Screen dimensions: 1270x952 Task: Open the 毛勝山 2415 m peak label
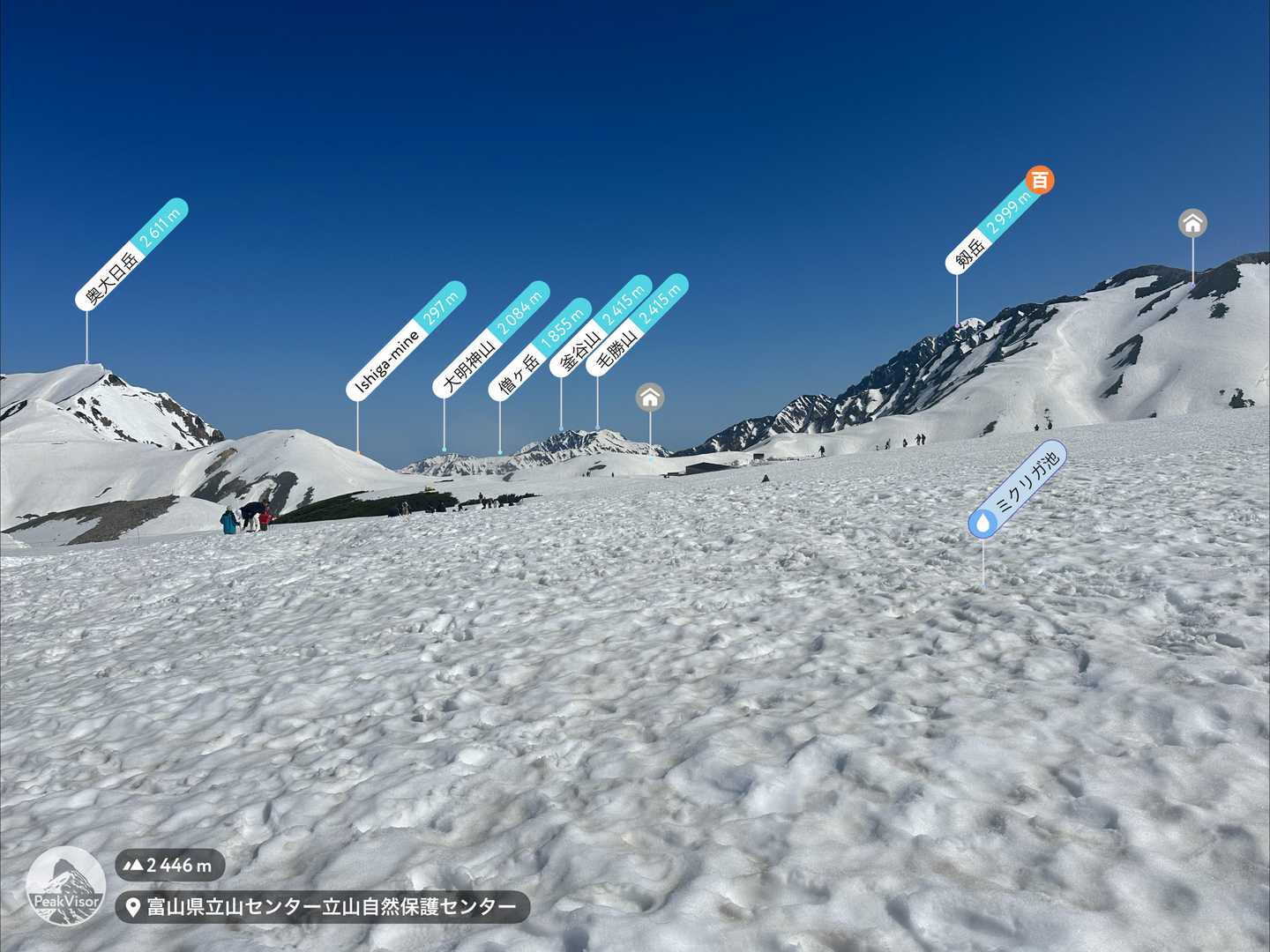pyautogui.click(x=638, y=325)
